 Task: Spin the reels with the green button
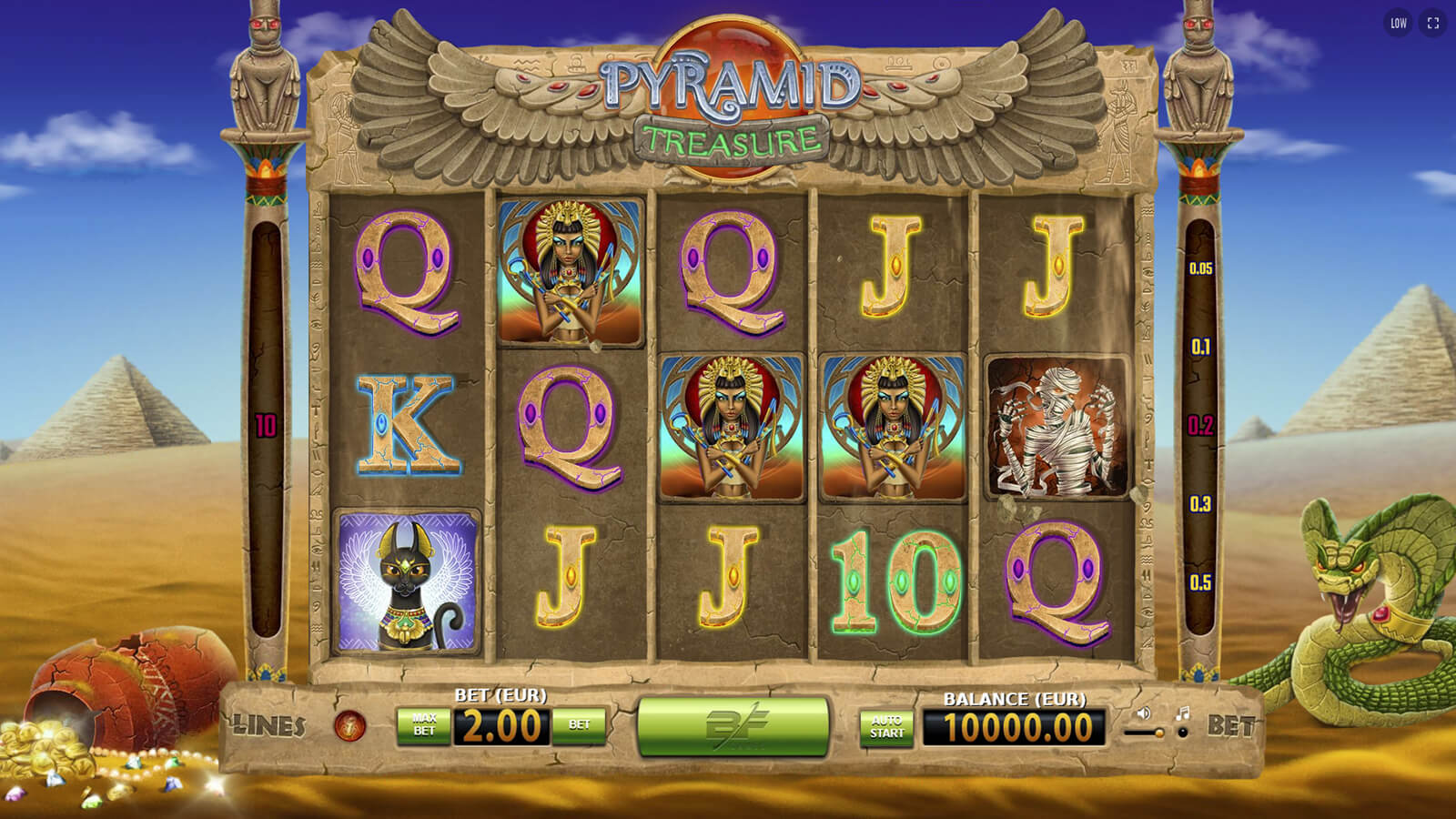click(x=733, y=725)
